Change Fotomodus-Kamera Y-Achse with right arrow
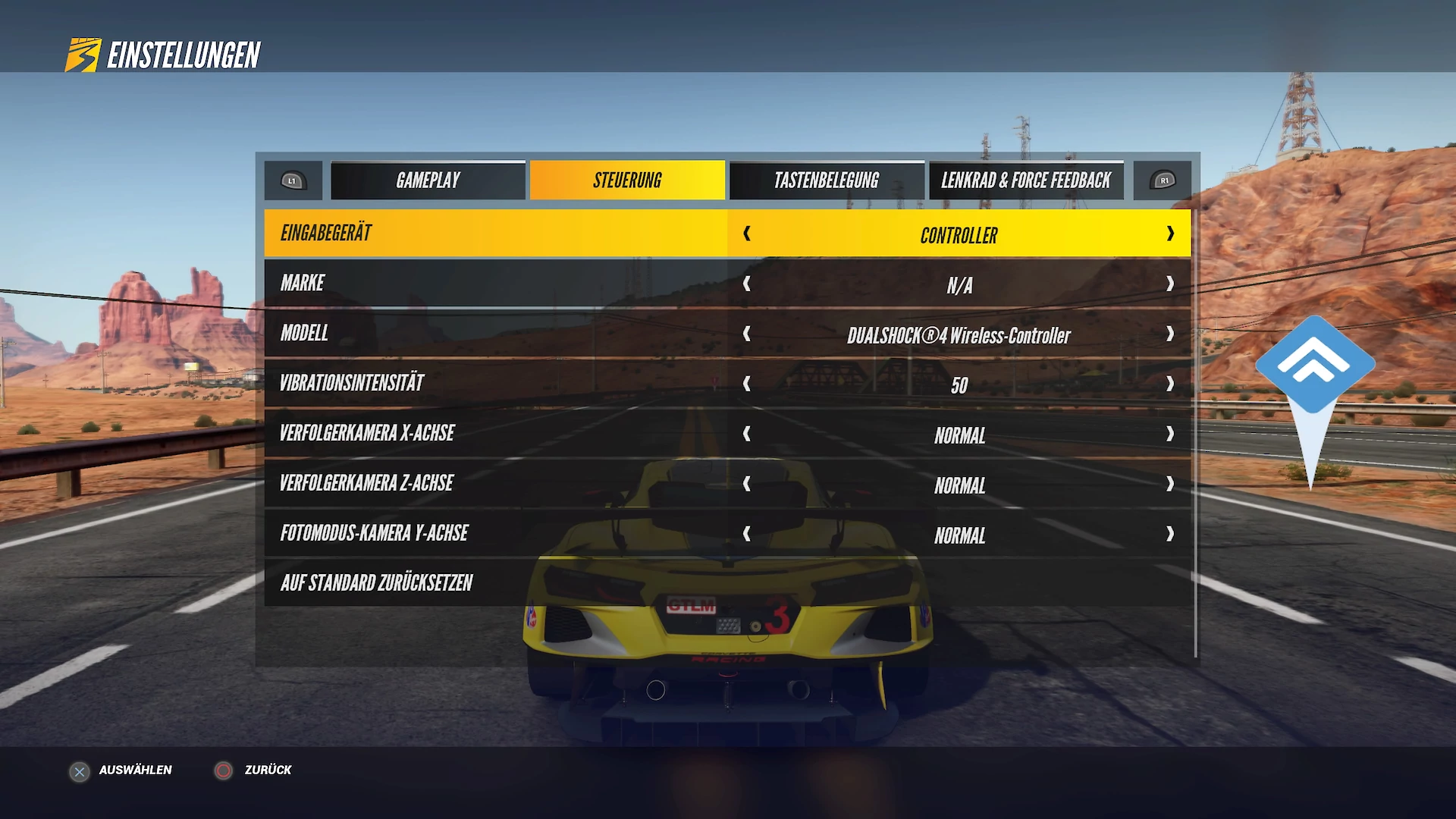The image size is (1456, 819). (x=1170, y=534)
